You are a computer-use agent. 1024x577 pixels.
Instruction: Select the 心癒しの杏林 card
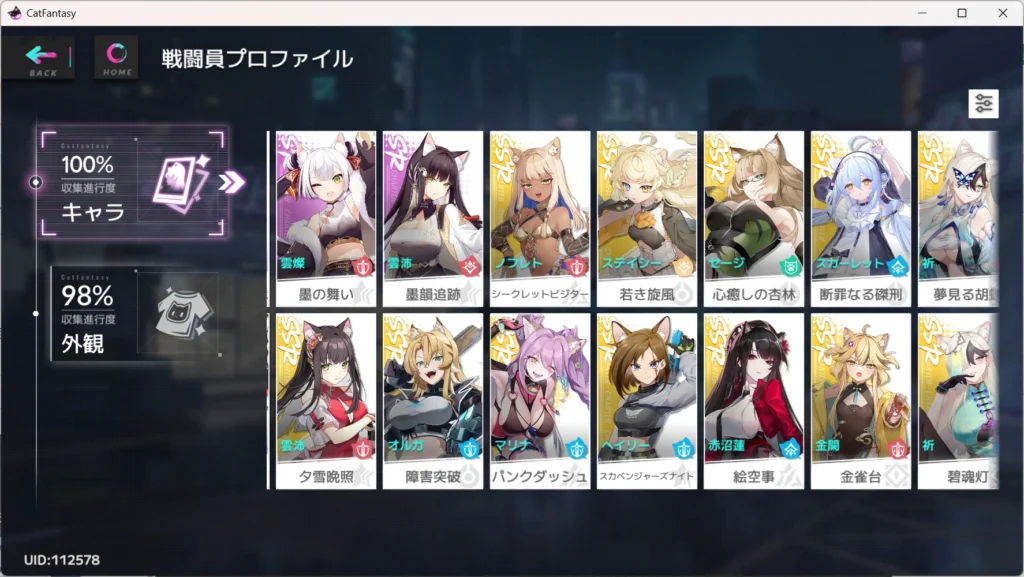[754, 219]
